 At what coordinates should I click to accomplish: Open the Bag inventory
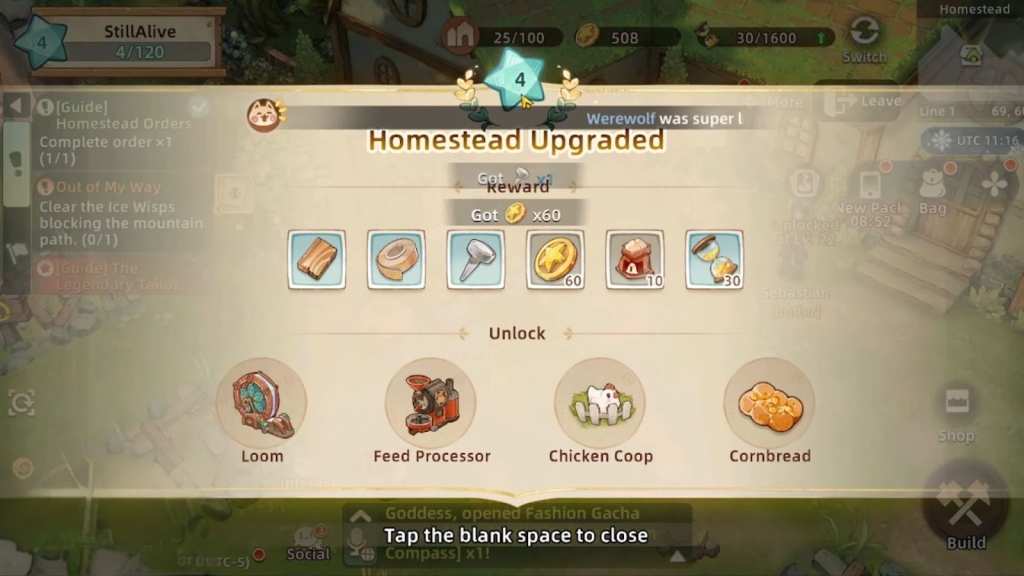tap(932, 190)
